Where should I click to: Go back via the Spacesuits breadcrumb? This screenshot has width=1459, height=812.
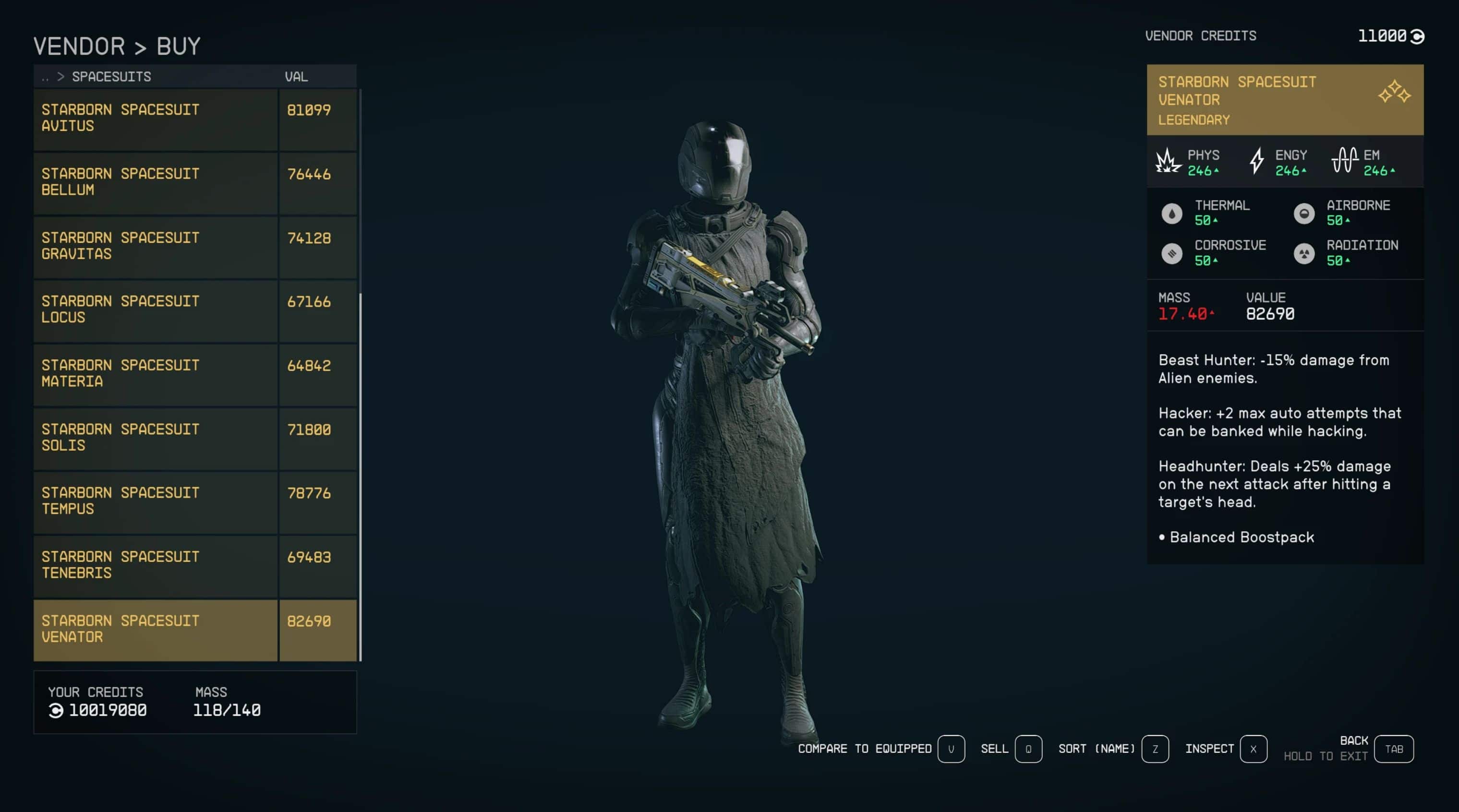click(111, 77)
